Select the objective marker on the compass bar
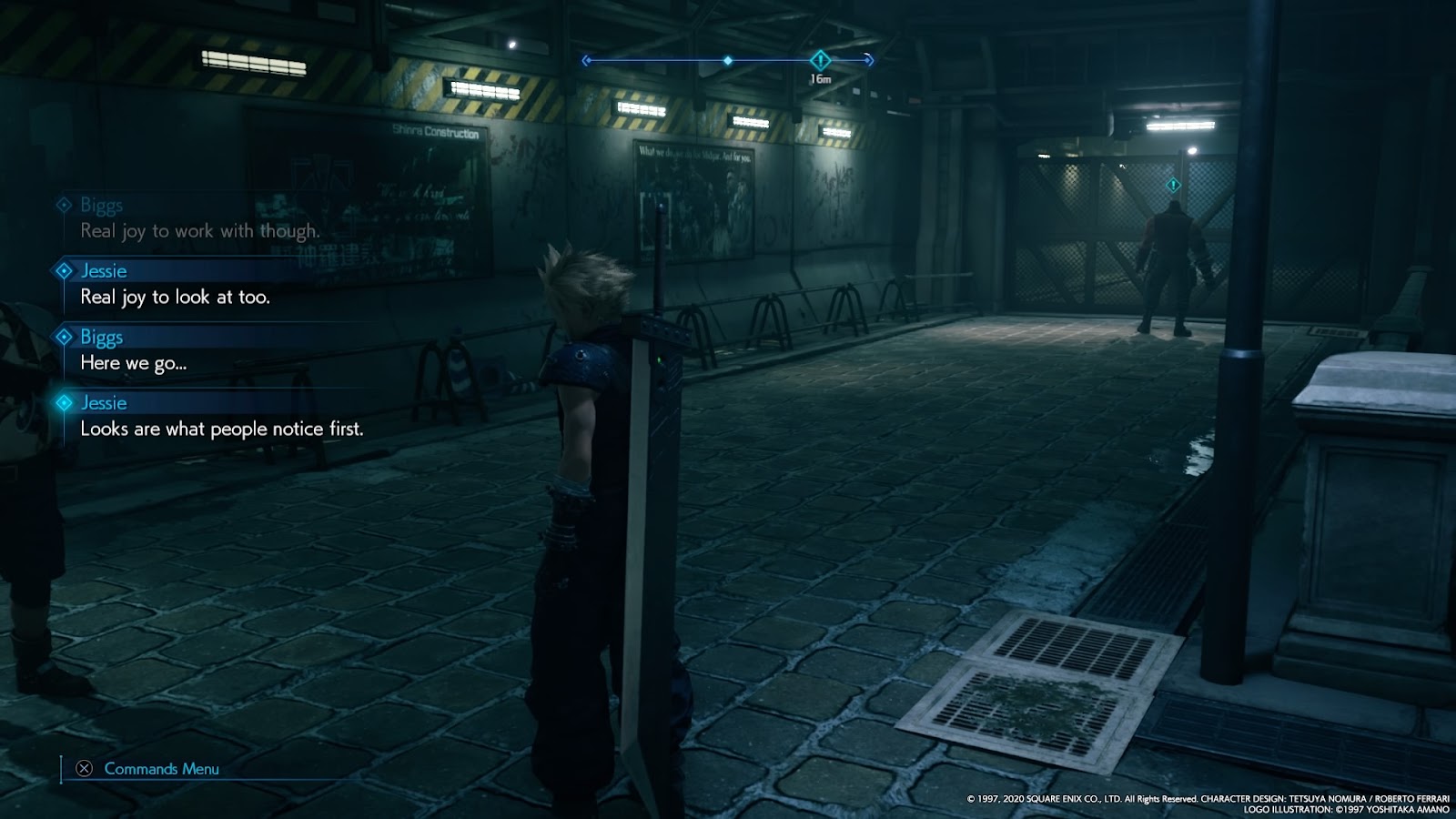1456x819 pixels. 820,61
